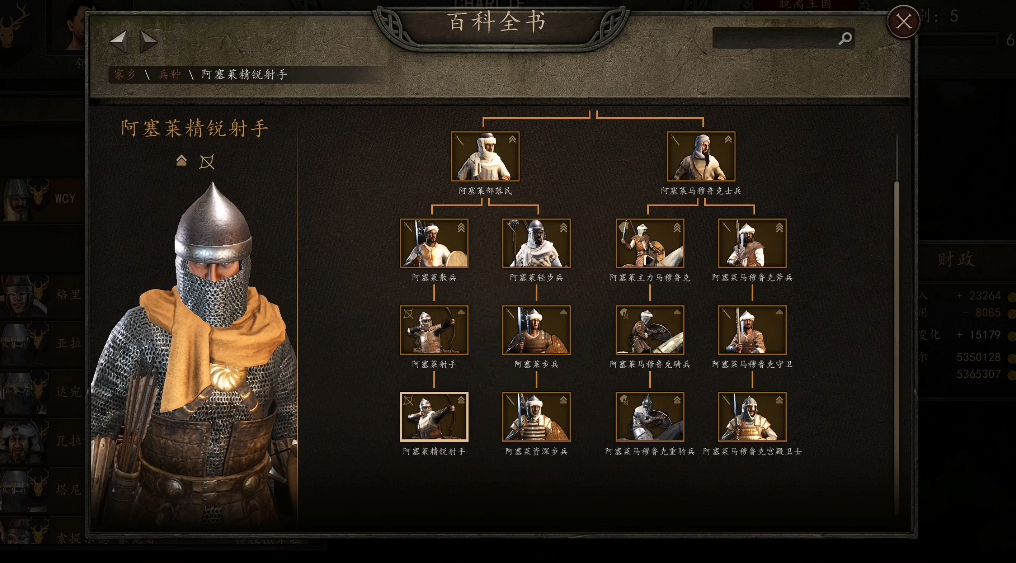This screenshot has height=563, width=1016.
Task: Open the 阿塞莱资深步兵 veteran infantry tile
Action: 536,417
